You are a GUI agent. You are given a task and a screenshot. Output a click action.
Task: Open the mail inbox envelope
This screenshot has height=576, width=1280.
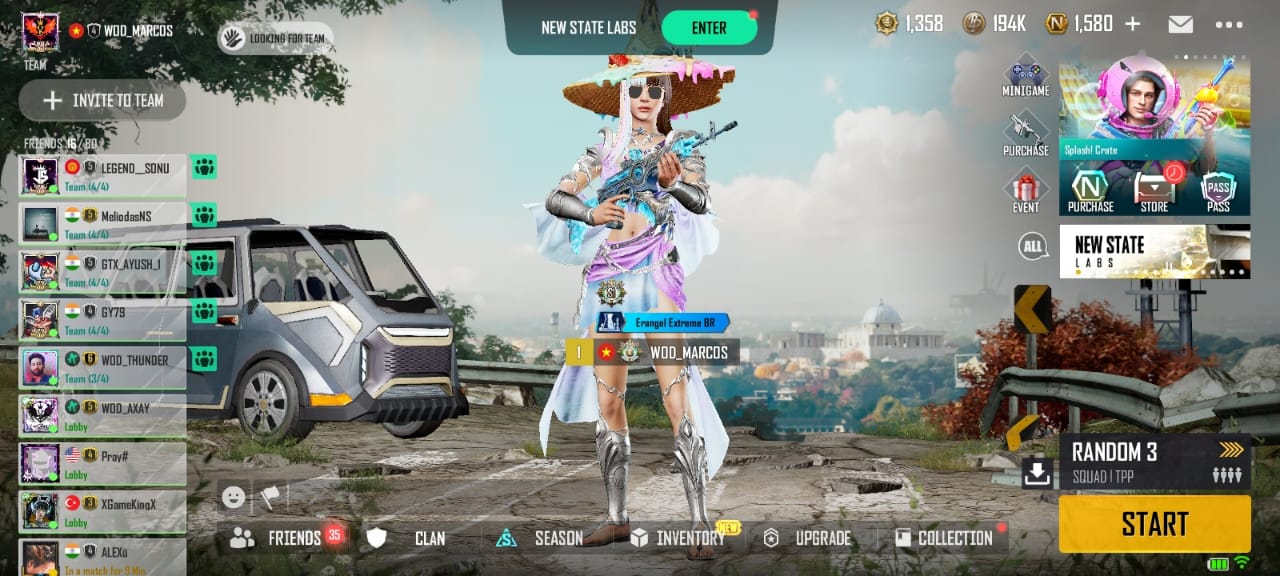point(1180,24)
